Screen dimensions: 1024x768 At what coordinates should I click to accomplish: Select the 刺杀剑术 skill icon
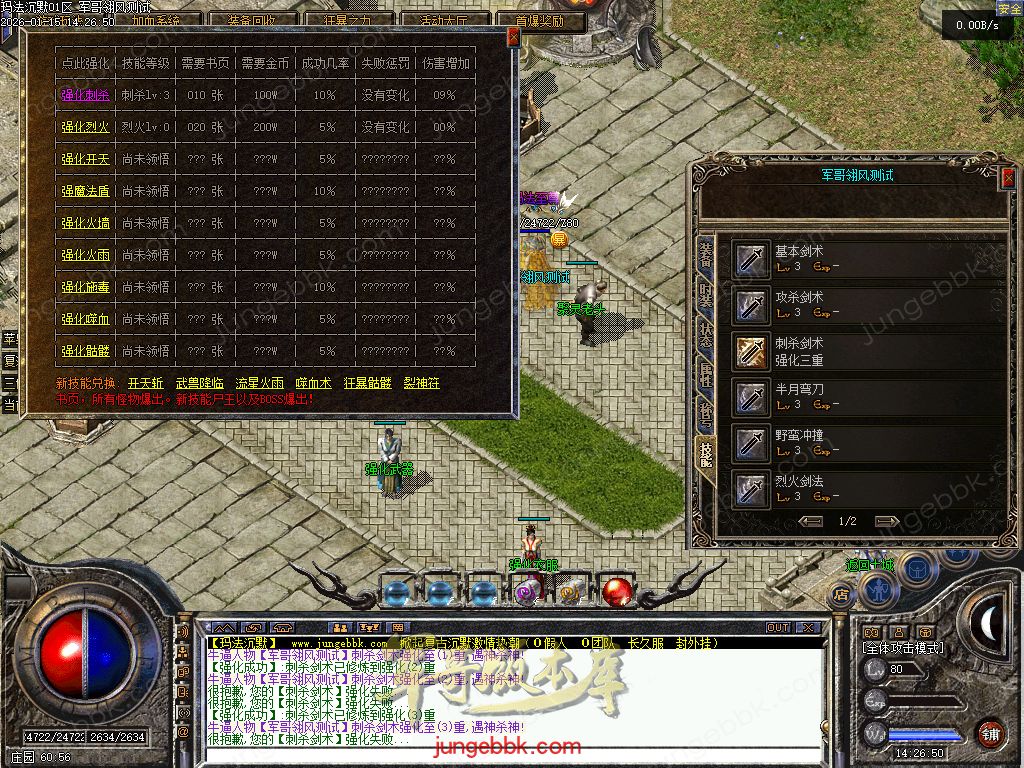(x=748, y=351)
